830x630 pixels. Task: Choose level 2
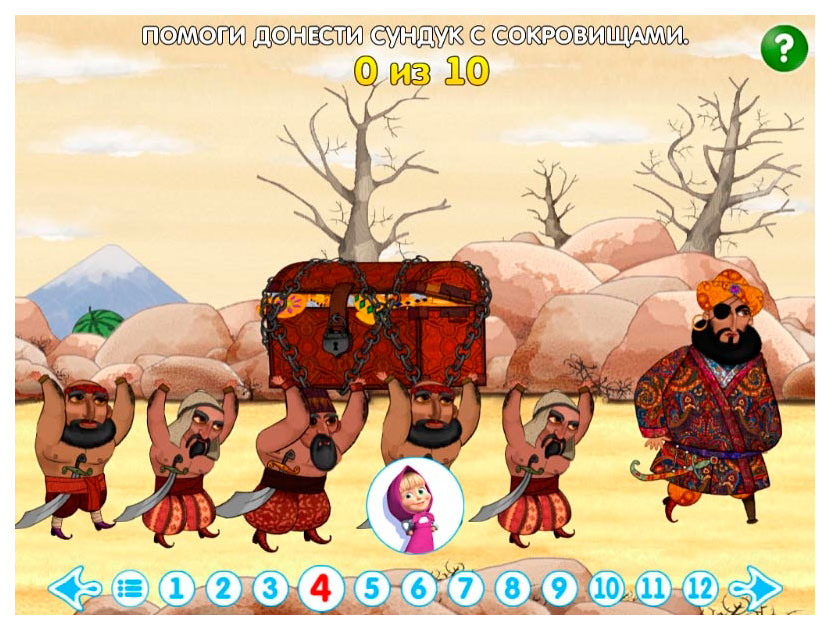pos(224,588)
